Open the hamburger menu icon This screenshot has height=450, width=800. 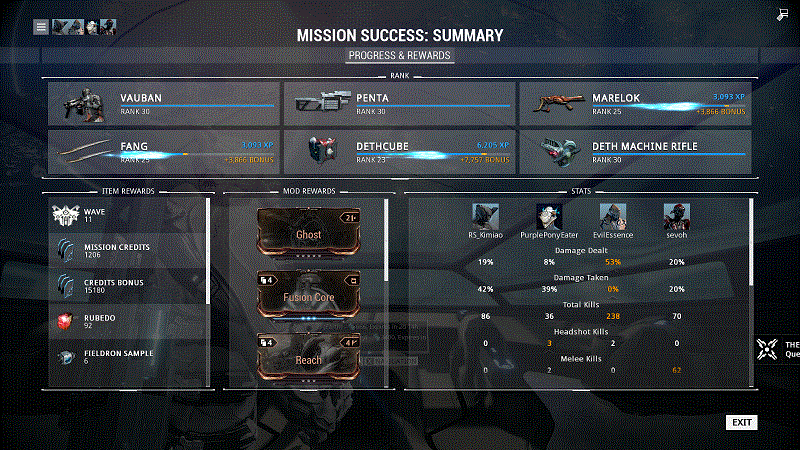tap(41, 27)
